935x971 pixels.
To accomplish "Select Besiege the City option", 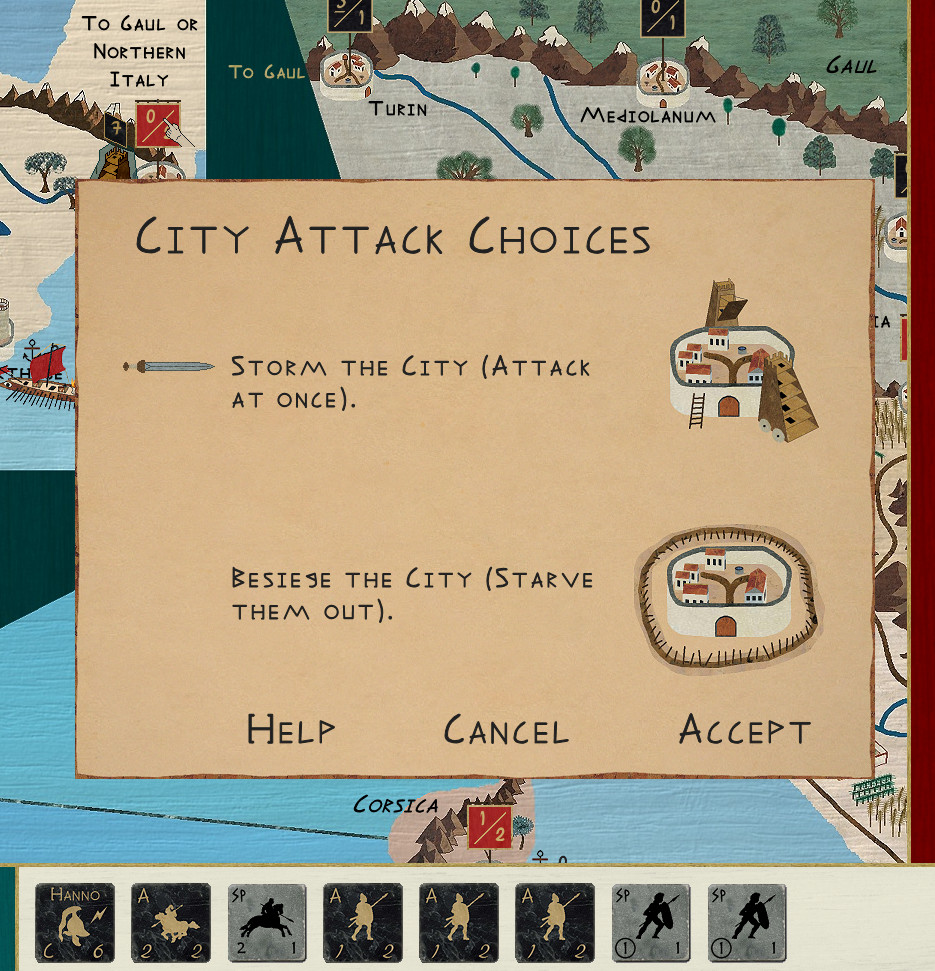I will tap(412, 594).
